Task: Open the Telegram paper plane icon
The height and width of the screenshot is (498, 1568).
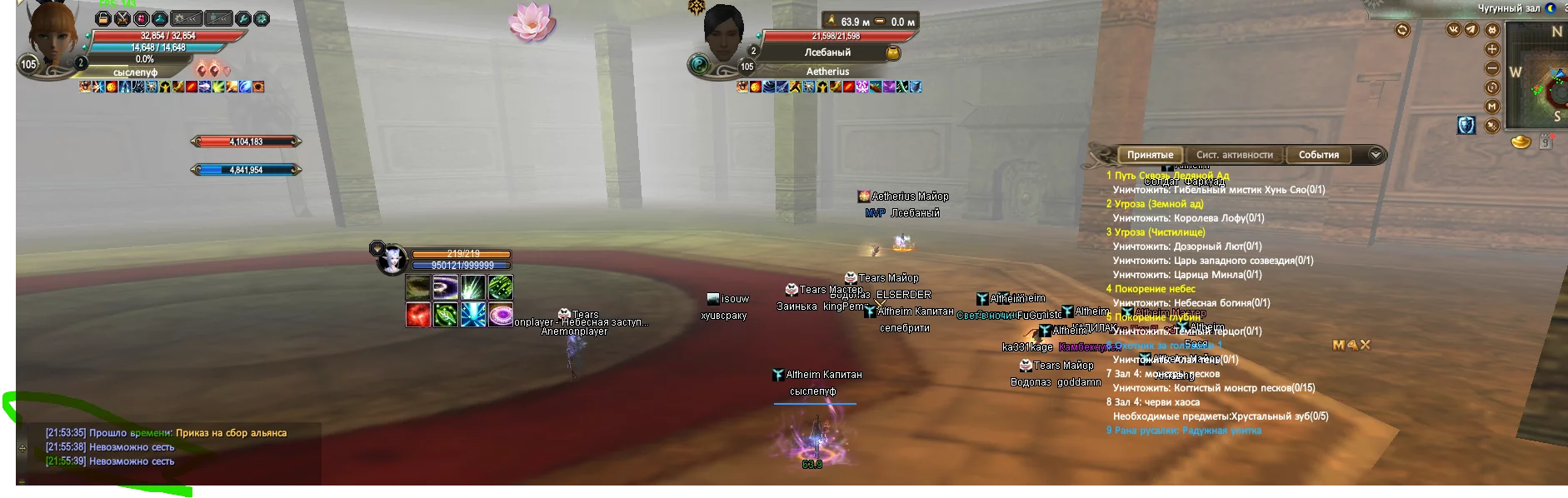Action: pyautogui.click(x=1471, y=30)
